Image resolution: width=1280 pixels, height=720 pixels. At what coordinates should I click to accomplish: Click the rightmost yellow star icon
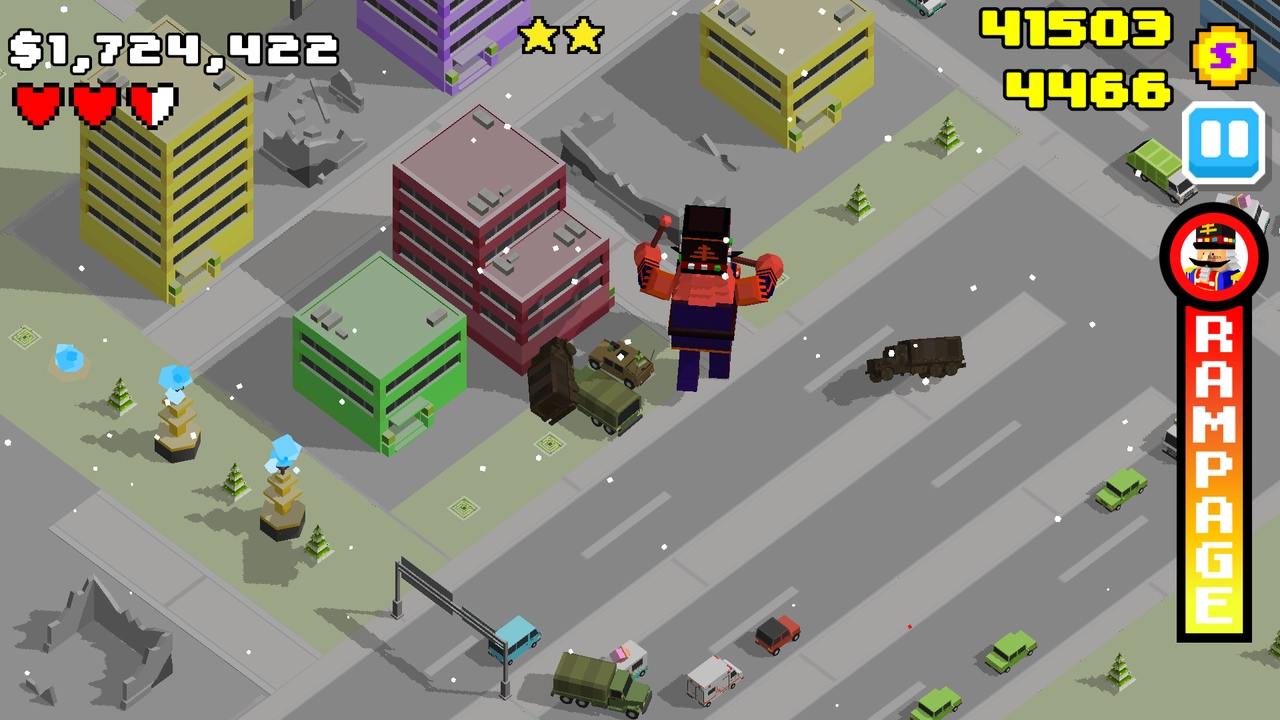[584, 34]
